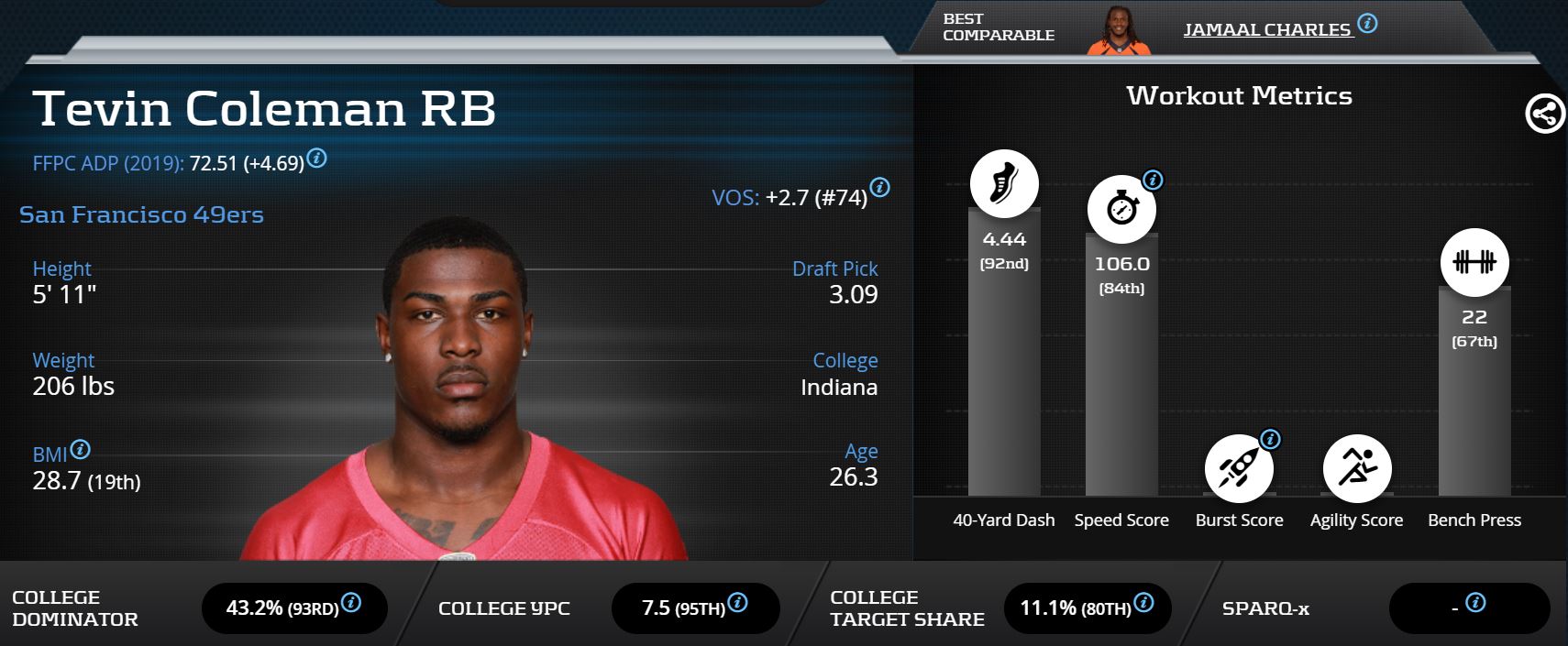The height and width of the screenshot is (646, 1568).
Task: Select the 40-Yard Dash shoe icon
Action: point(1004,183)
